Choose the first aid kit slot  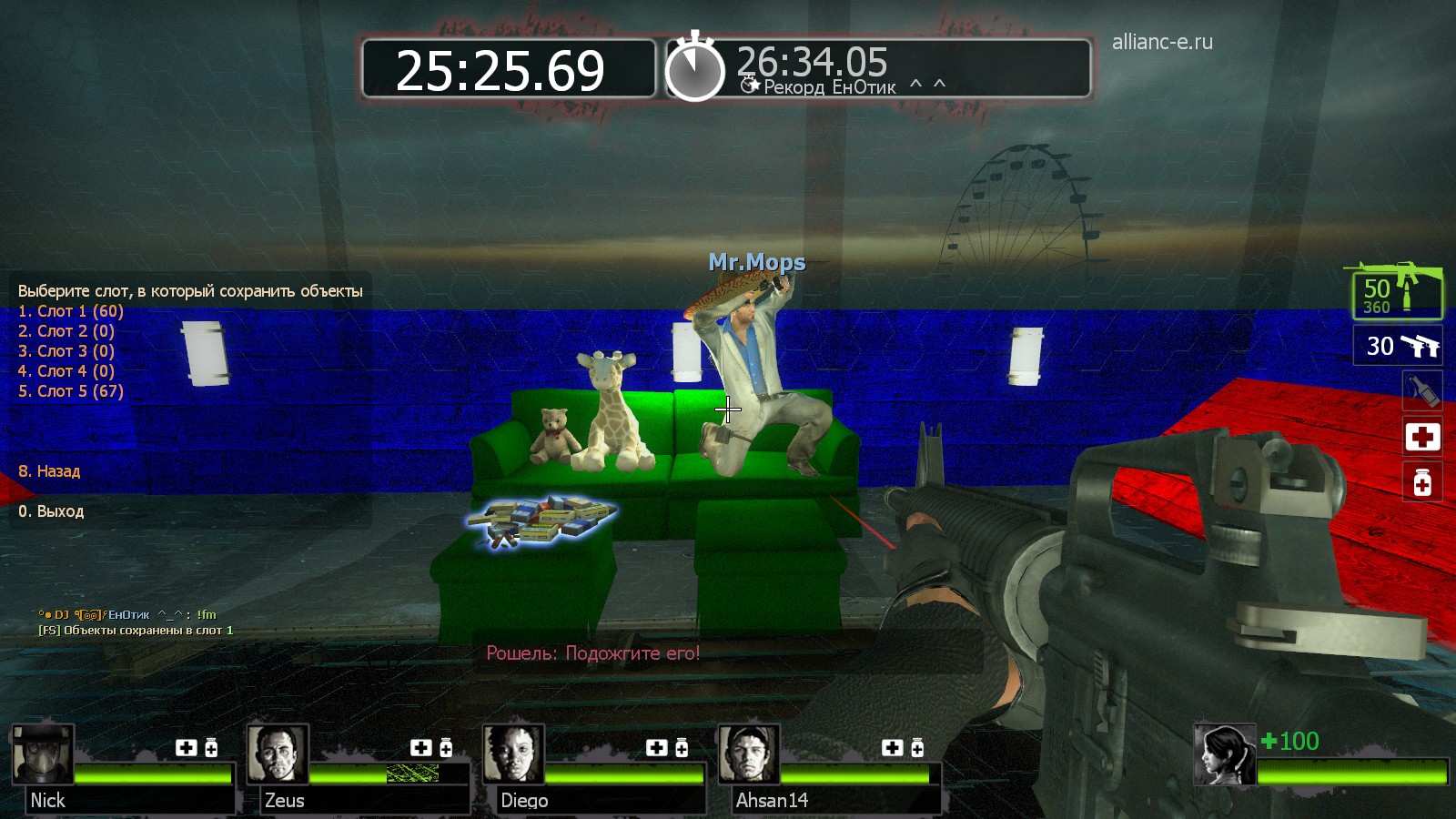tap(1422, 437)
